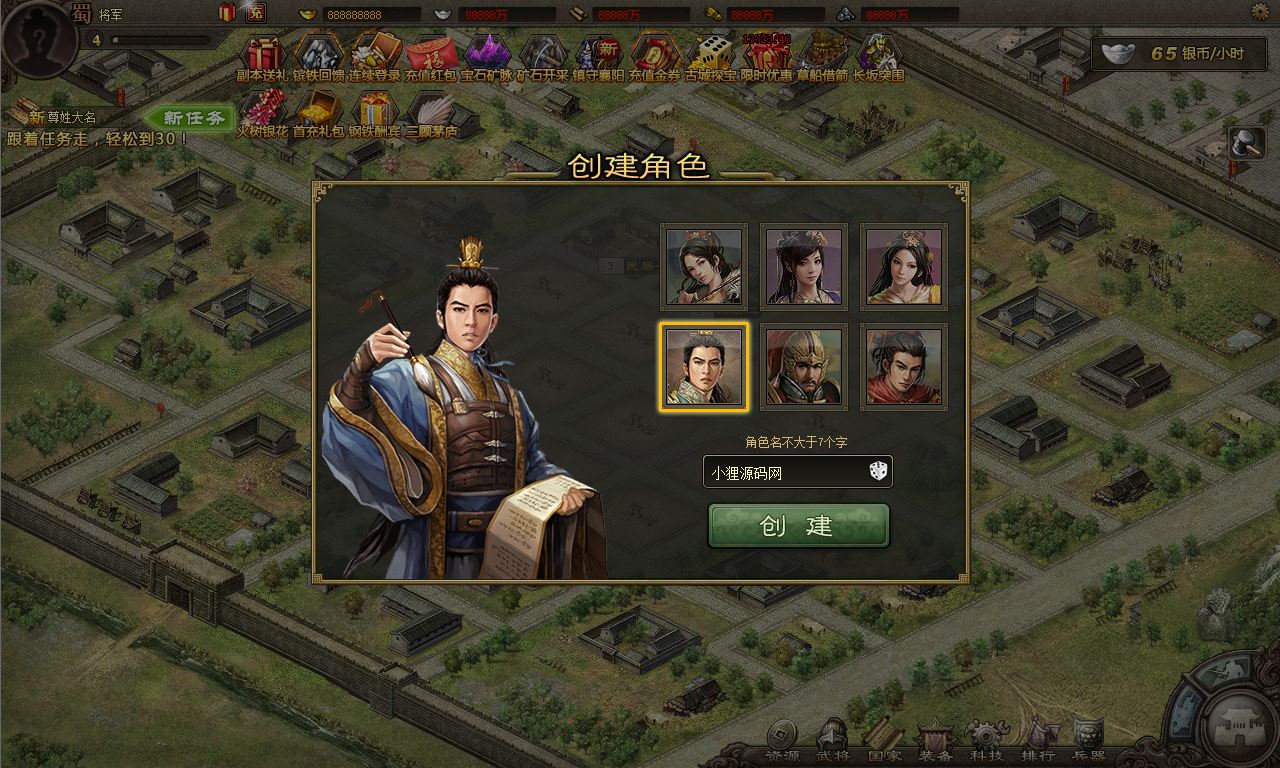The height and width of the screenshot is (768, 1280).
Task: Select the golden-helmet bearded general portrait
Action: (x=803, y=366)
